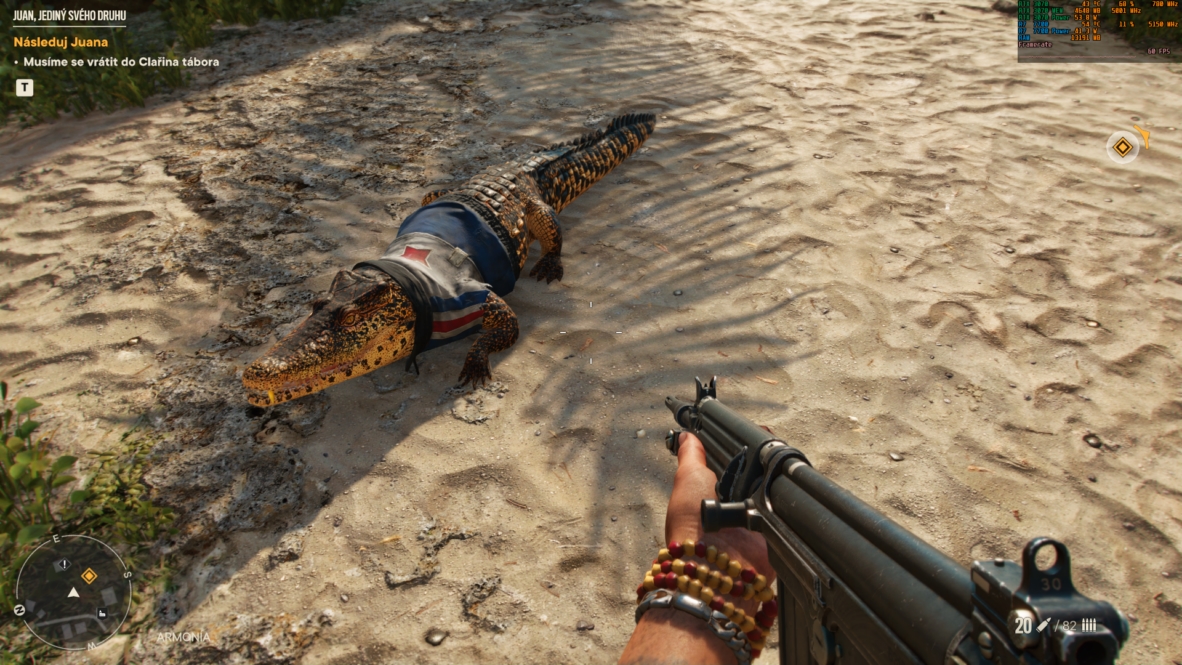This screenshot has width=1182, height=665.
Task: Click the orange diamond marker on the minimap
Action: (x=89, y=576)
